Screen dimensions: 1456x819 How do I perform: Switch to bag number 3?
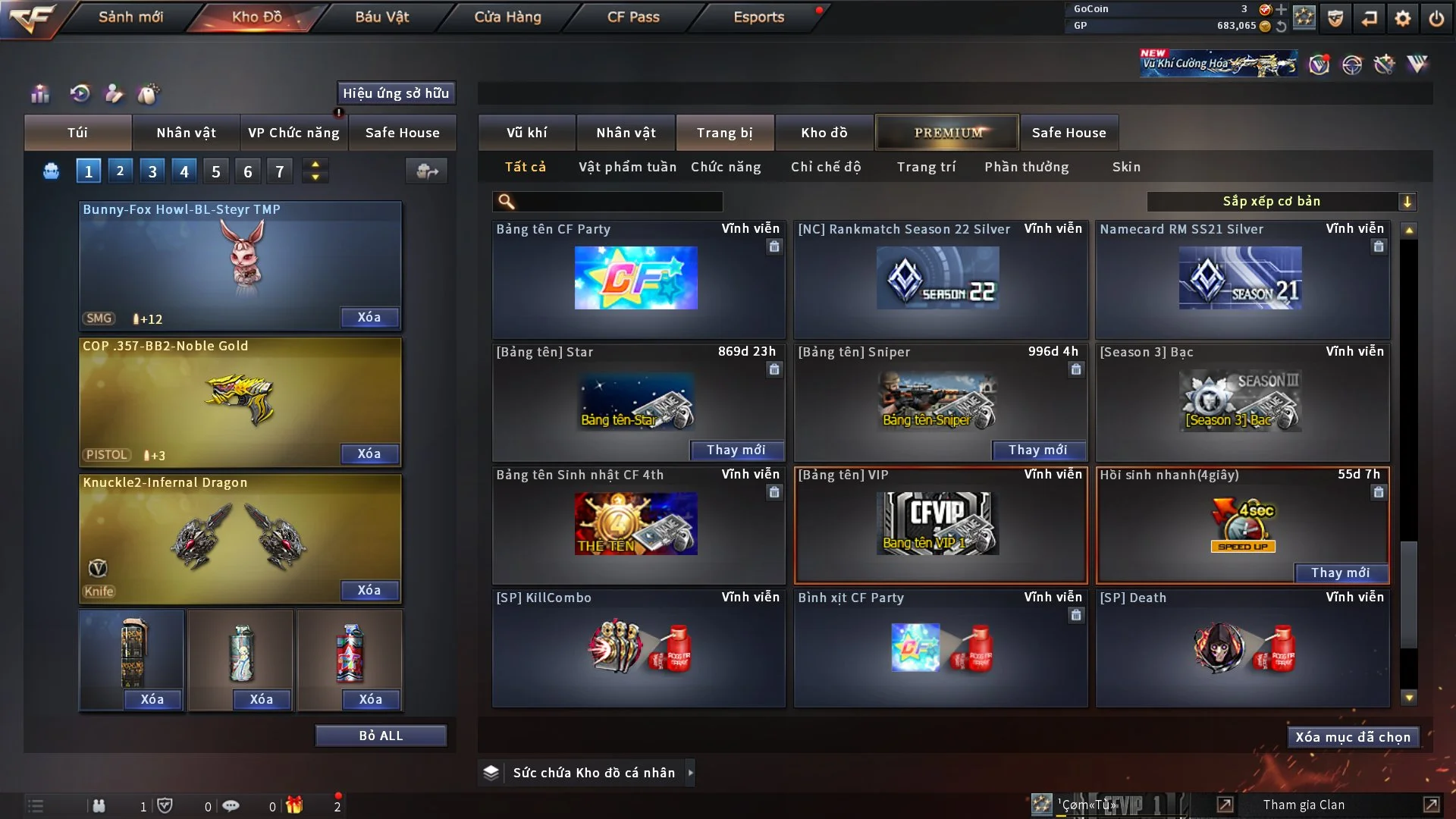[152, 171]
